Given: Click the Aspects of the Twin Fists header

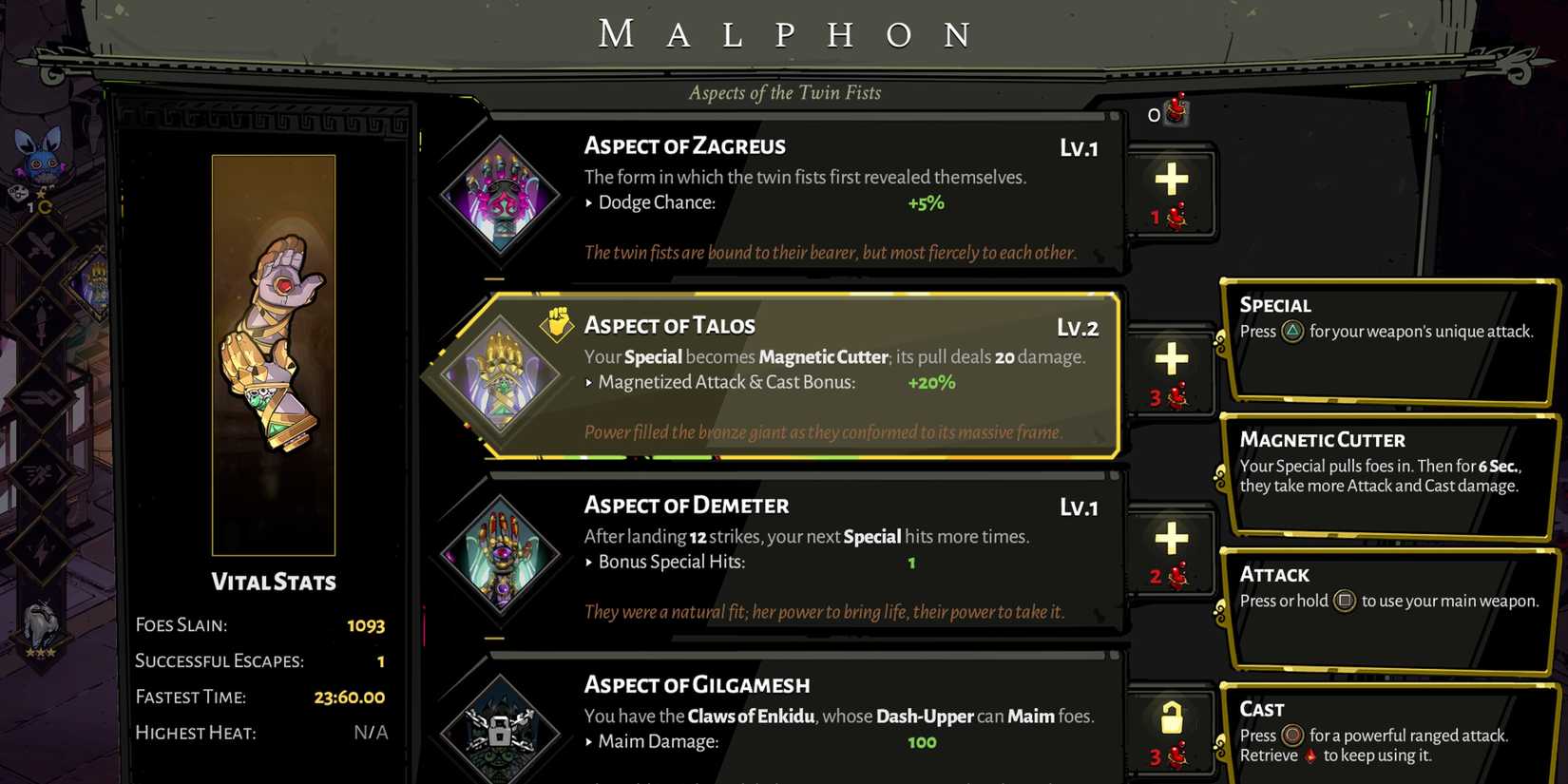Looking at the screenshot, I should coord(784,92).
